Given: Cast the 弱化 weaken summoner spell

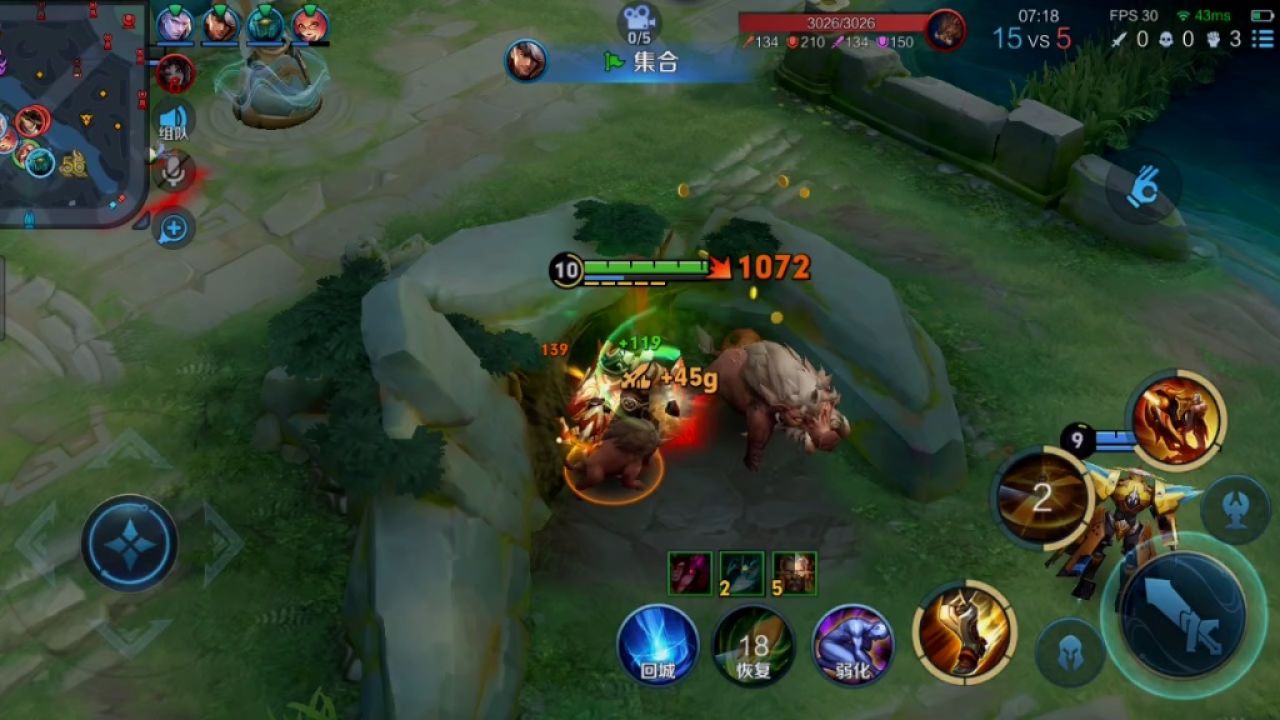Looking at the screenshot, I should click(852, 645).
